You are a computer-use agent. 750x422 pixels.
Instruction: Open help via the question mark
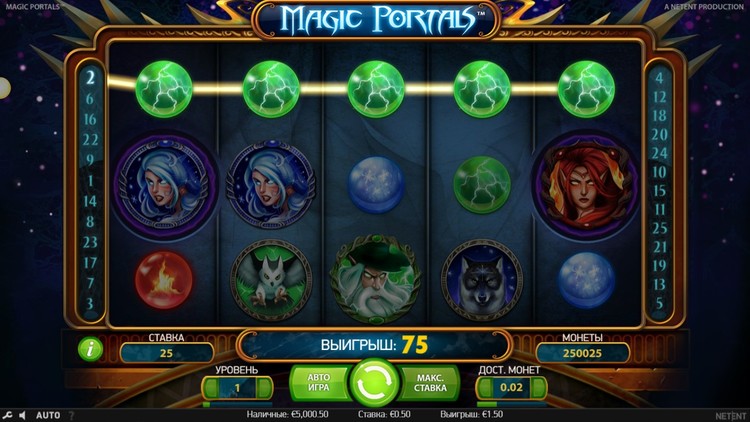point(71,415)
